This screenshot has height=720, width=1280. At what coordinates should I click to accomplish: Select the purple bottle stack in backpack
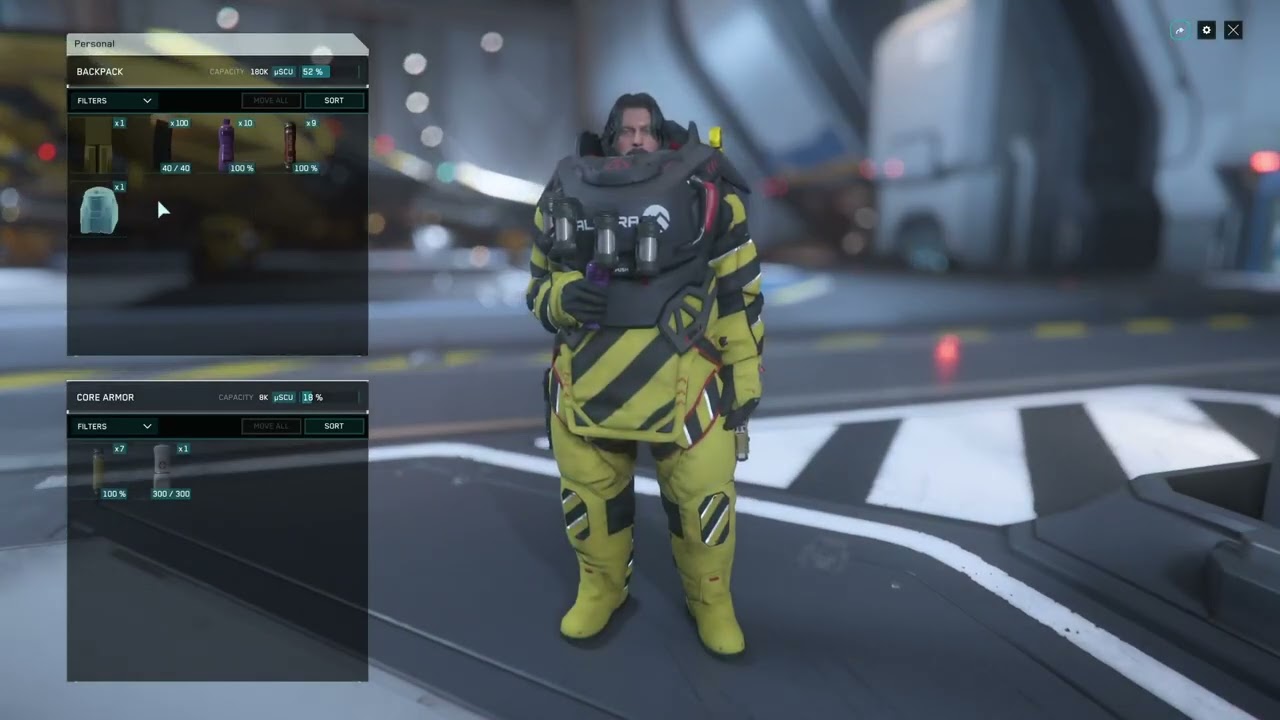coord(226,144)
